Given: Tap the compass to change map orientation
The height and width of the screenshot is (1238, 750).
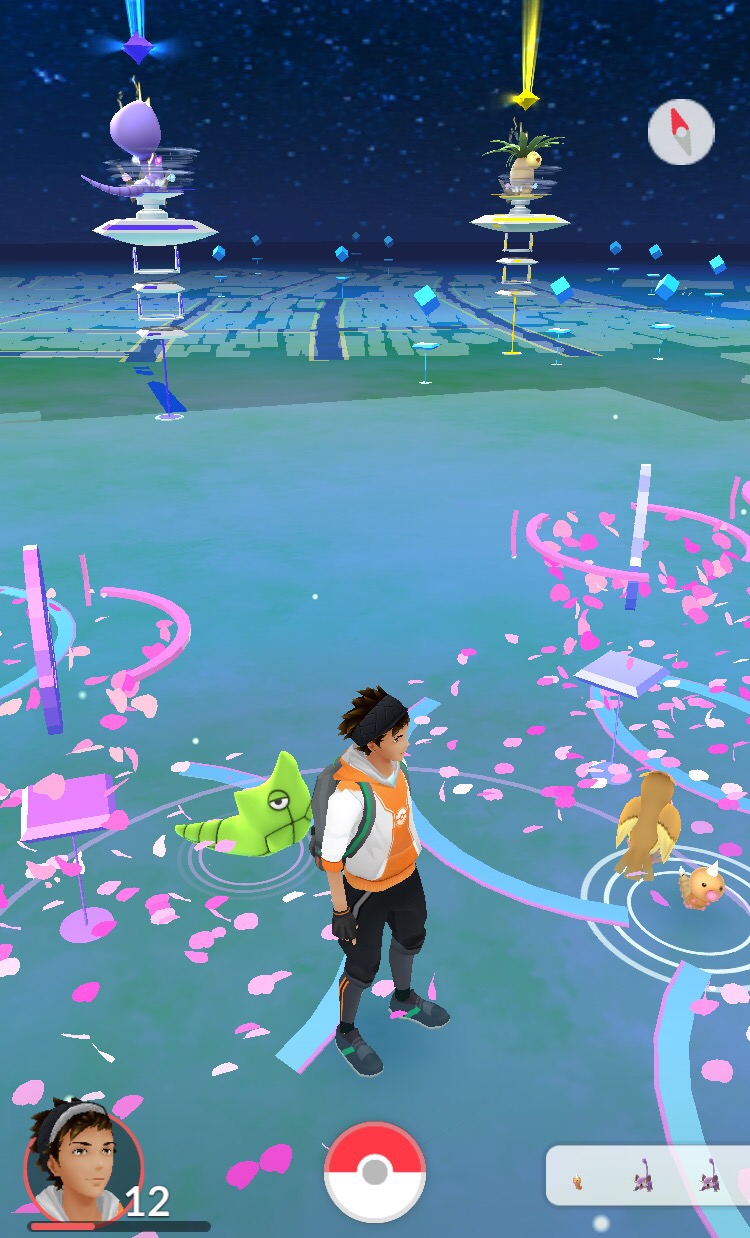Looking at the screenshot, I should 681,131.
